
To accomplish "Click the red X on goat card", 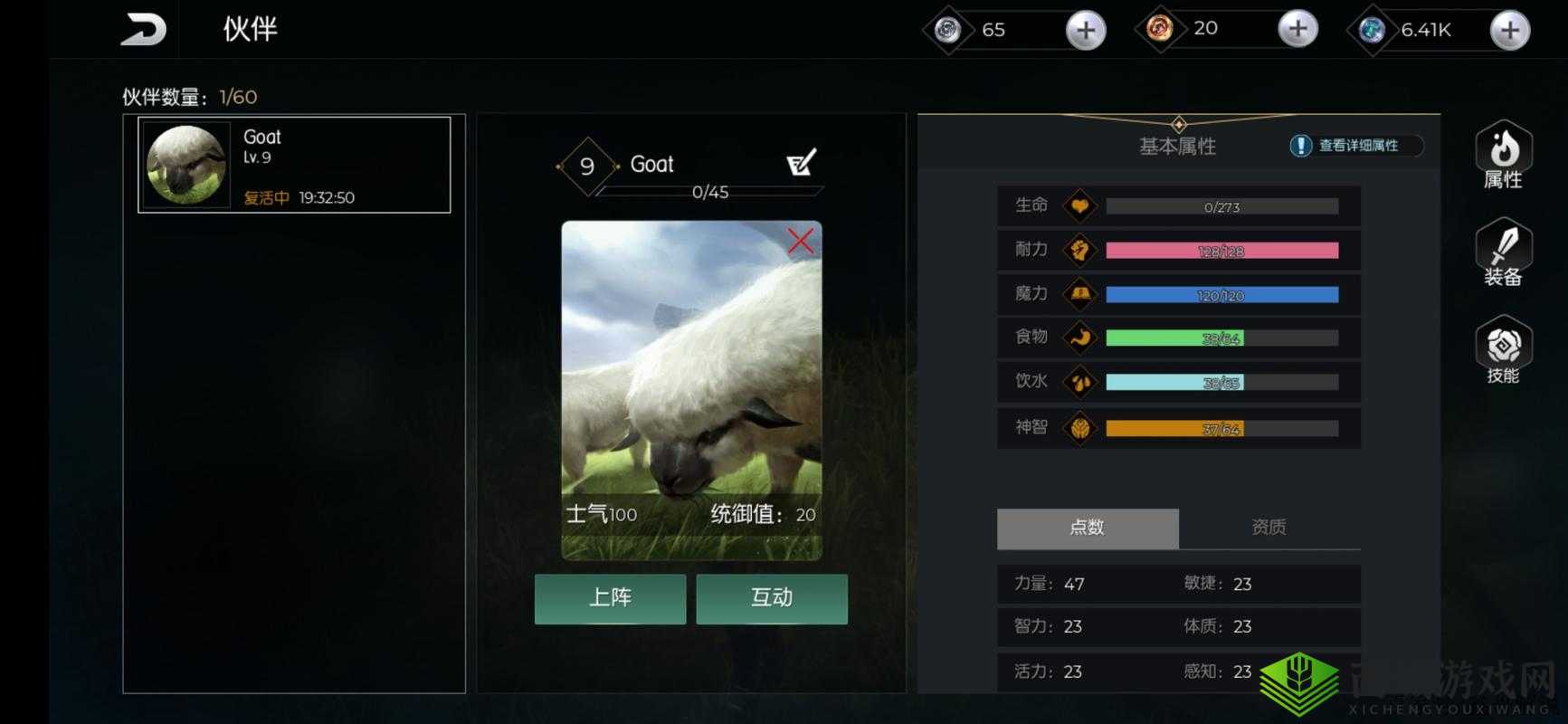I will tap(800, 241).
